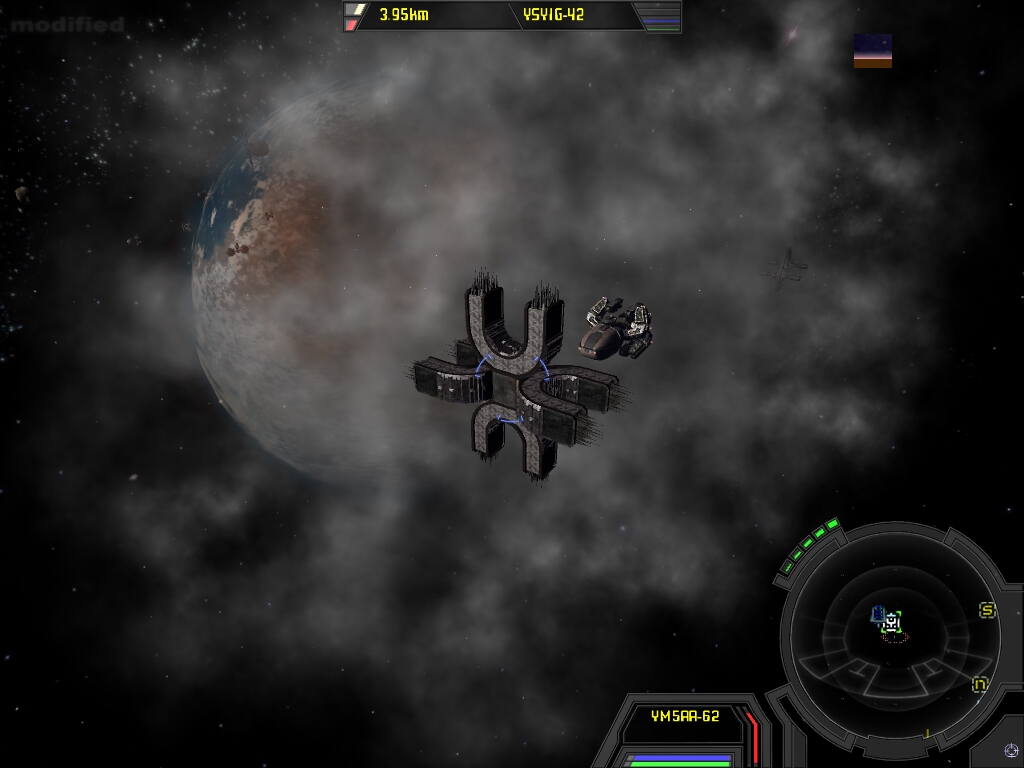The image size is (1024, 768).
Task: Select the blue station blip on radar
Action: 878,613
